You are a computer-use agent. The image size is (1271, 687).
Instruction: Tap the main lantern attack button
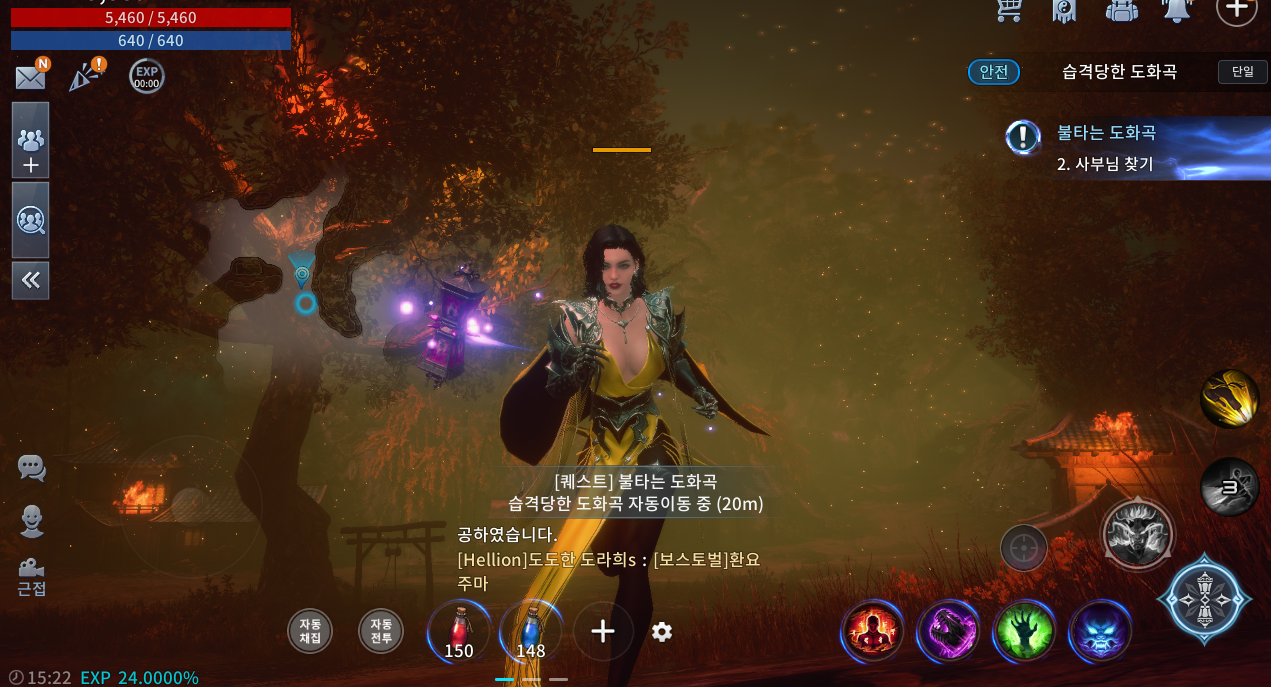point(1204,598)
